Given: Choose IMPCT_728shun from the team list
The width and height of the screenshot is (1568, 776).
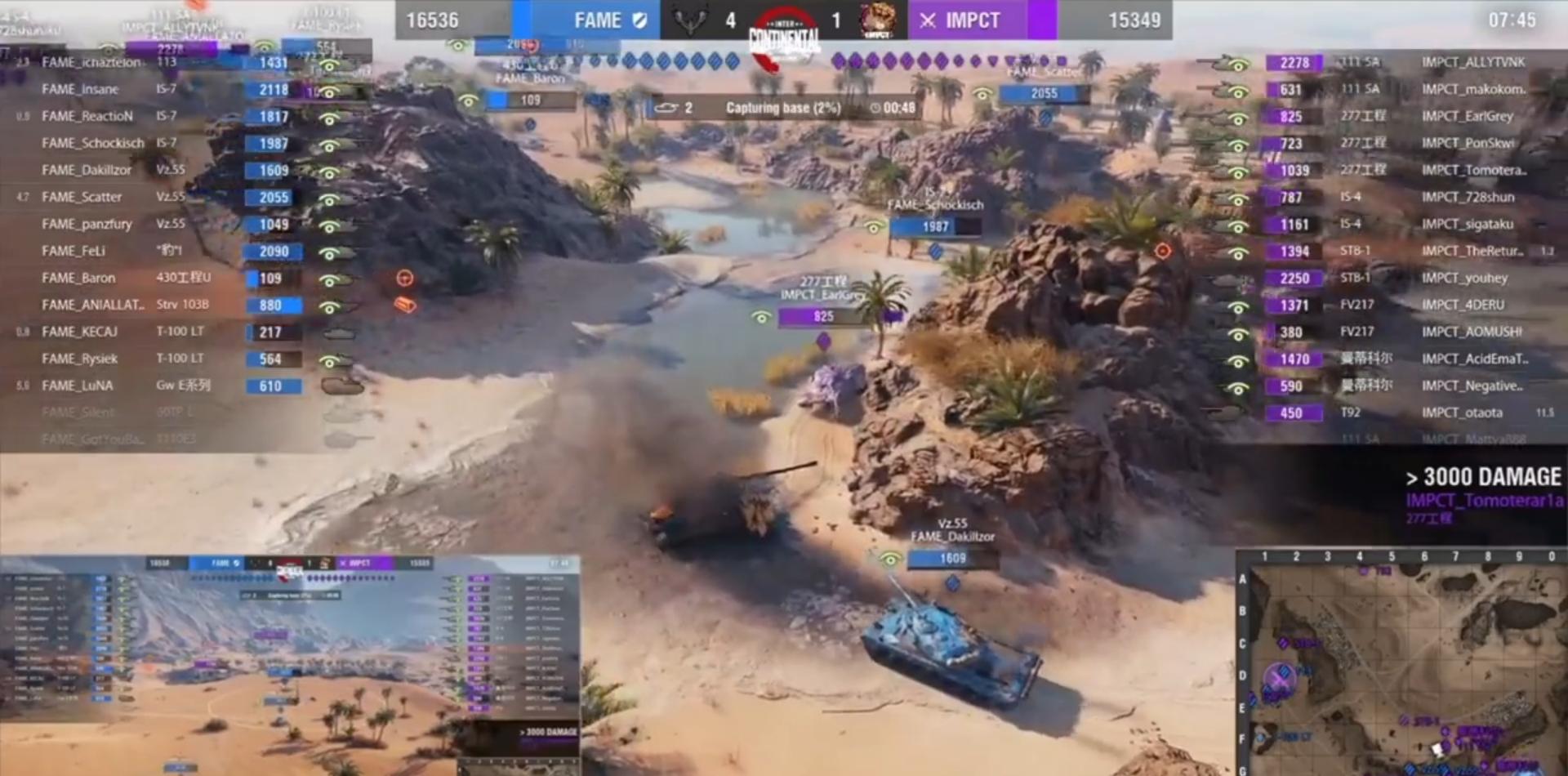Looking at the screenshot, I should (1468, 197).
